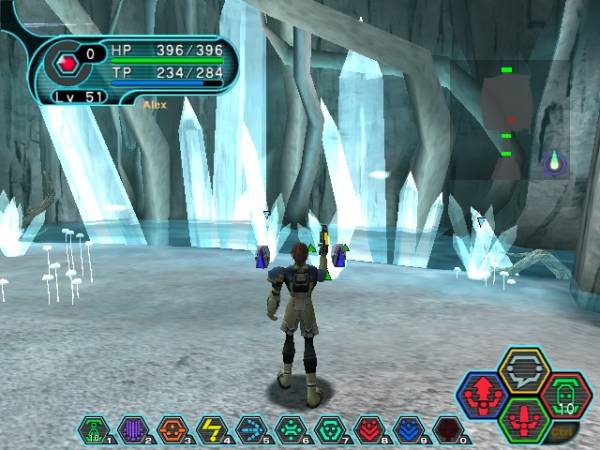Use the blue-bordered heavy attack action
This screenshot has width=600, height=450.
482,393
